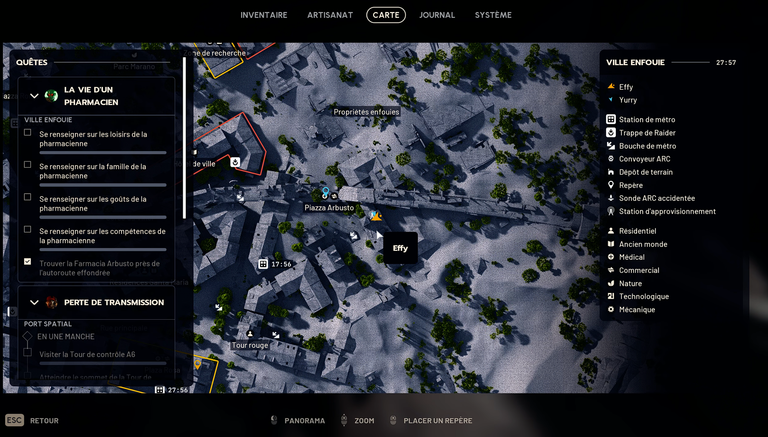Switch to the Inventaire tab
The height and width of the screenshot is (437, 768).
point(264,15)
